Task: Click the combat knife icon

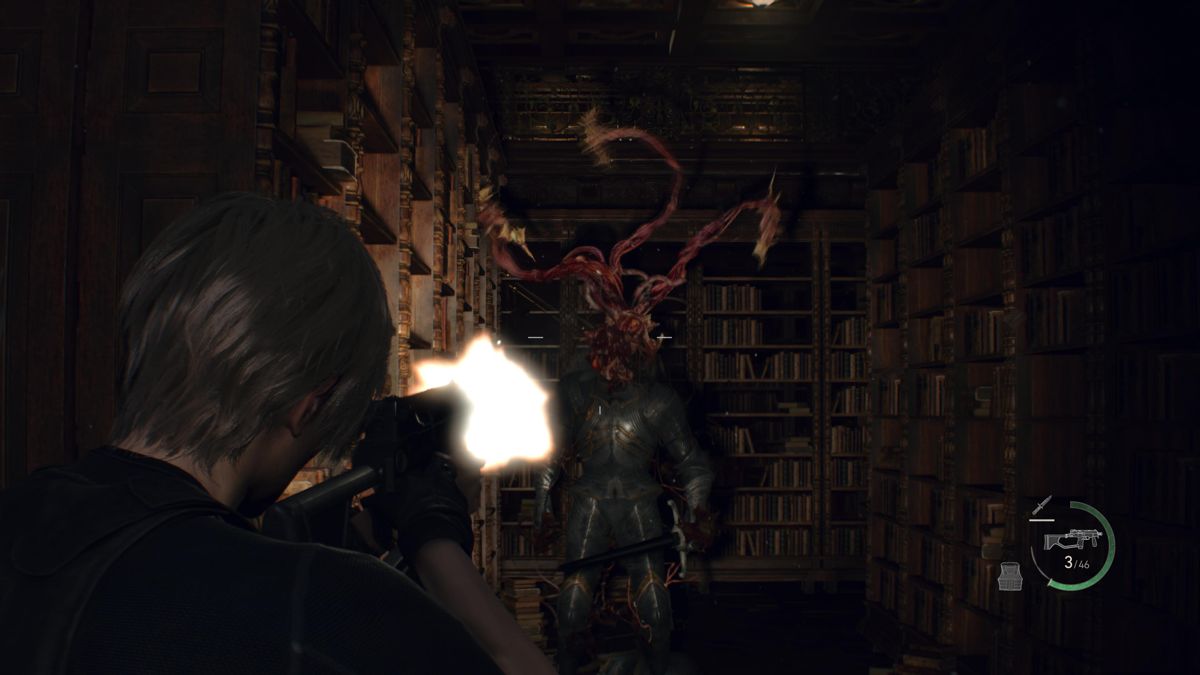Action: tap(1040, 507)
